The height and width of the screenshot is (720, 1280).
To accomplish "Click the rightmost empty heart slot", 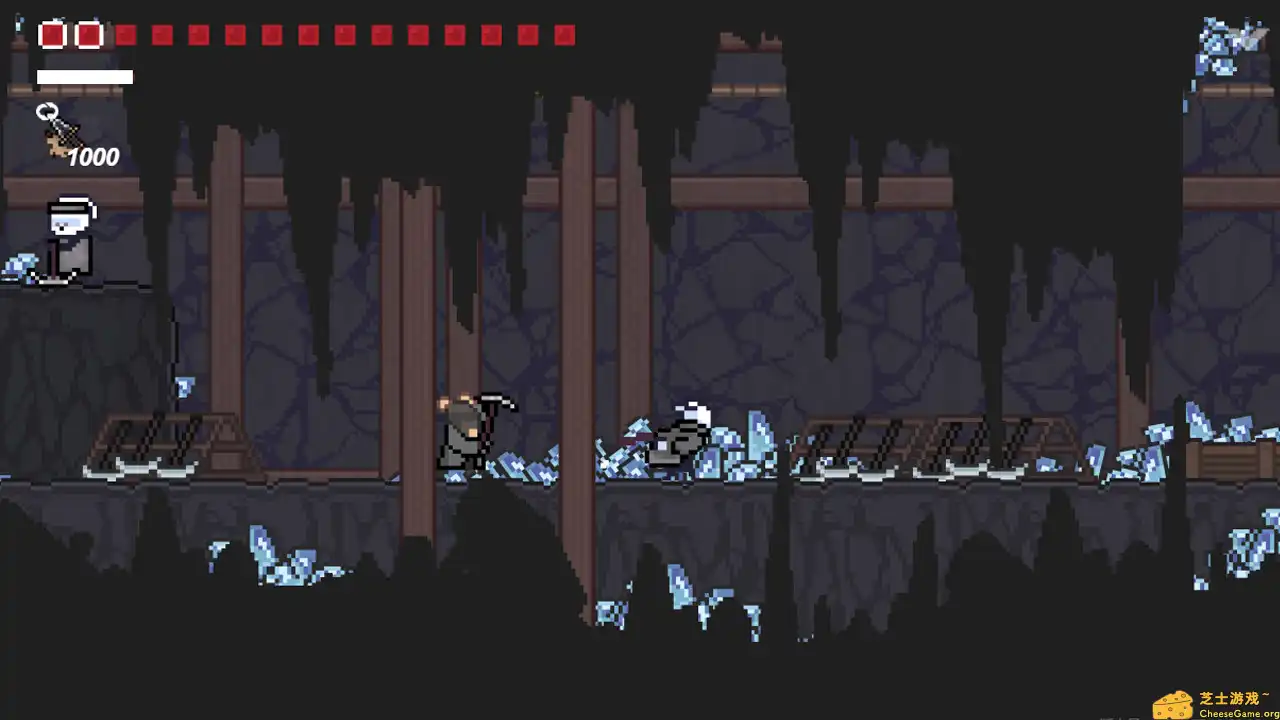I will point(565,36).
